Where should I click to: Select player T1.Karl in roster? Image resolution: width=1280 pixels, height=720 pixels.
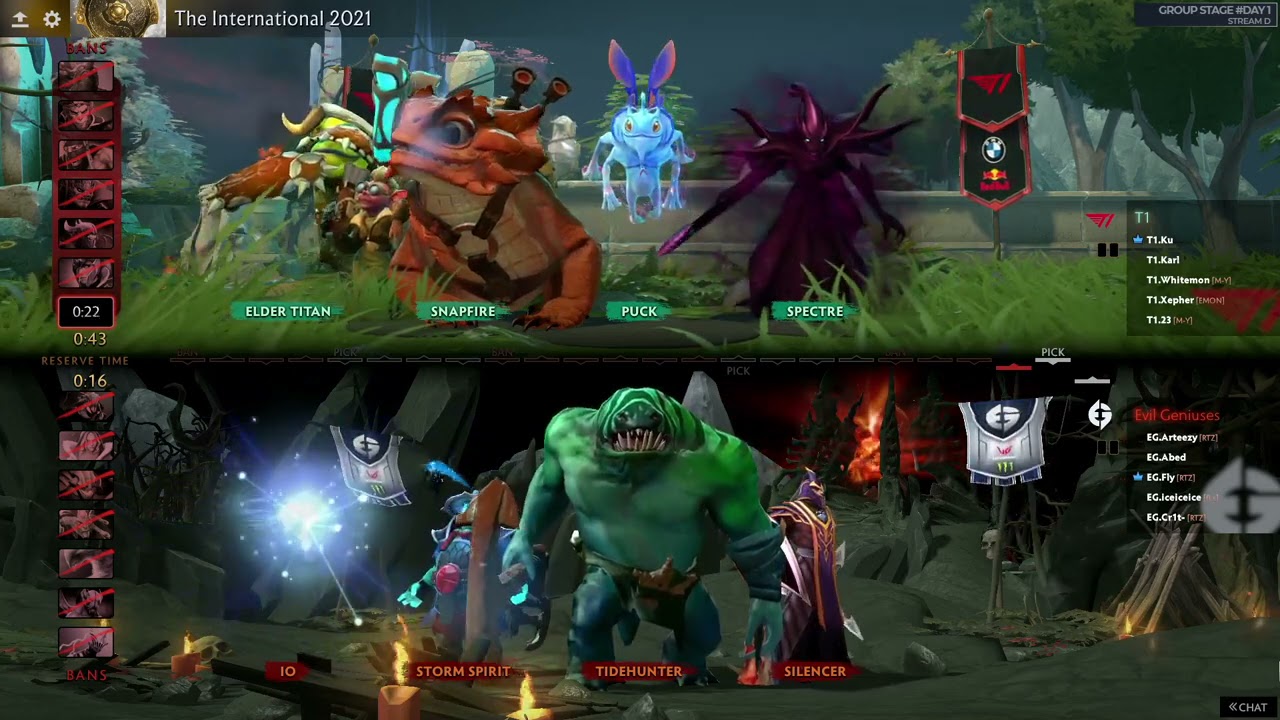pyautogui.click(x=1163, y=260)
